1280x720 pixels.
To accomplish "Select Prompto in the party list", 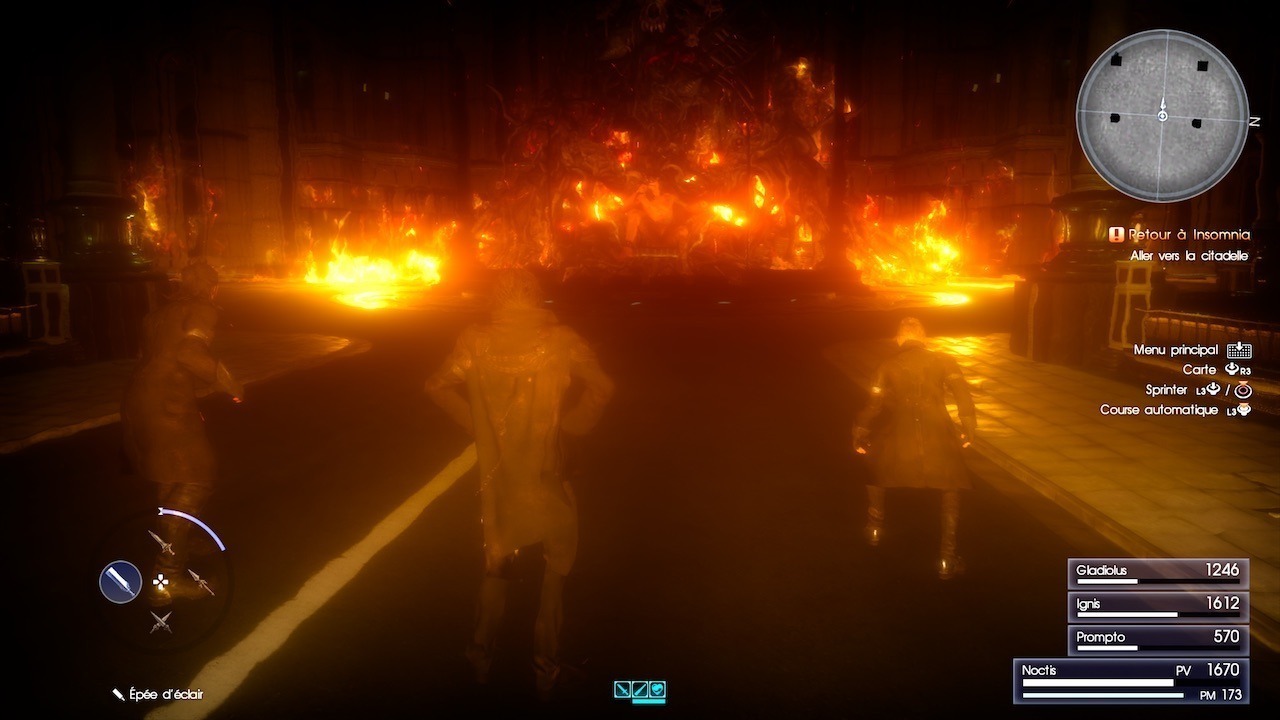I will pyautogui.click(x=1157, y=639).
